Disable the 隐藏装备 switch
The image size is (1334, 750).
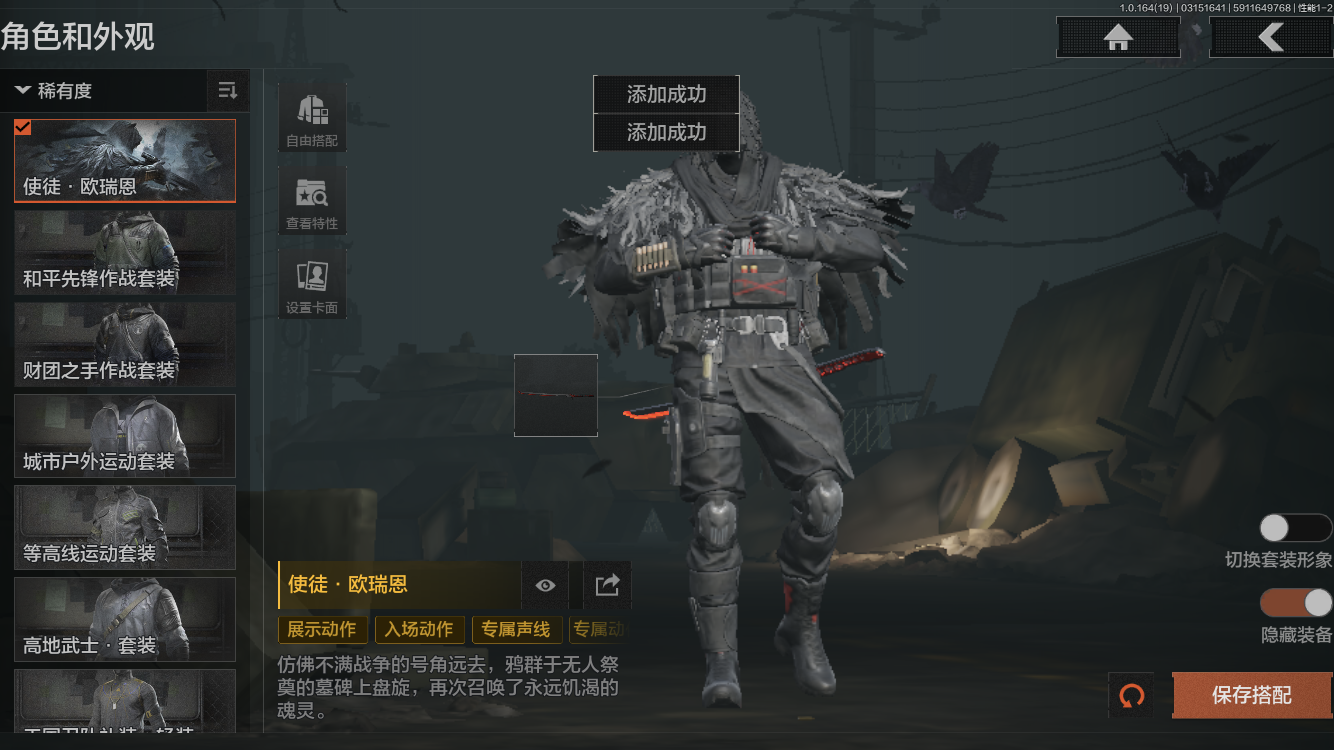1294,604
